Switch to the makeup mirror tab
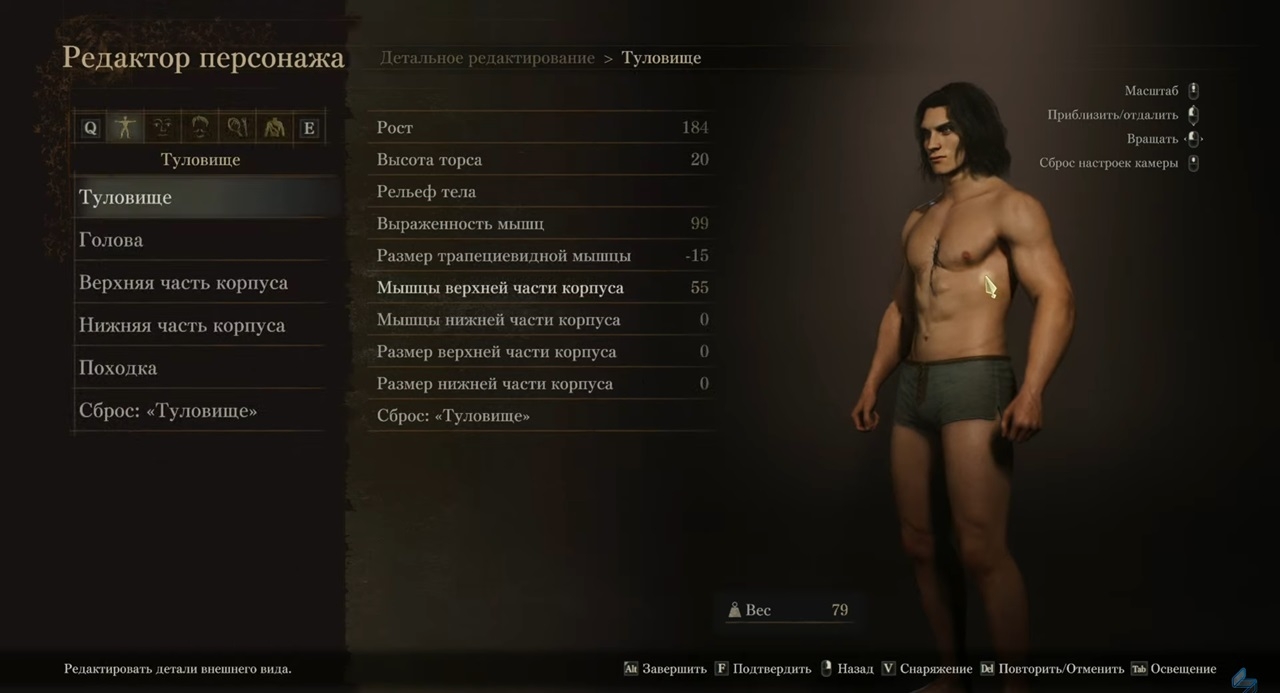The height and width of the screenshot is (693, 1280). point(236,127)
